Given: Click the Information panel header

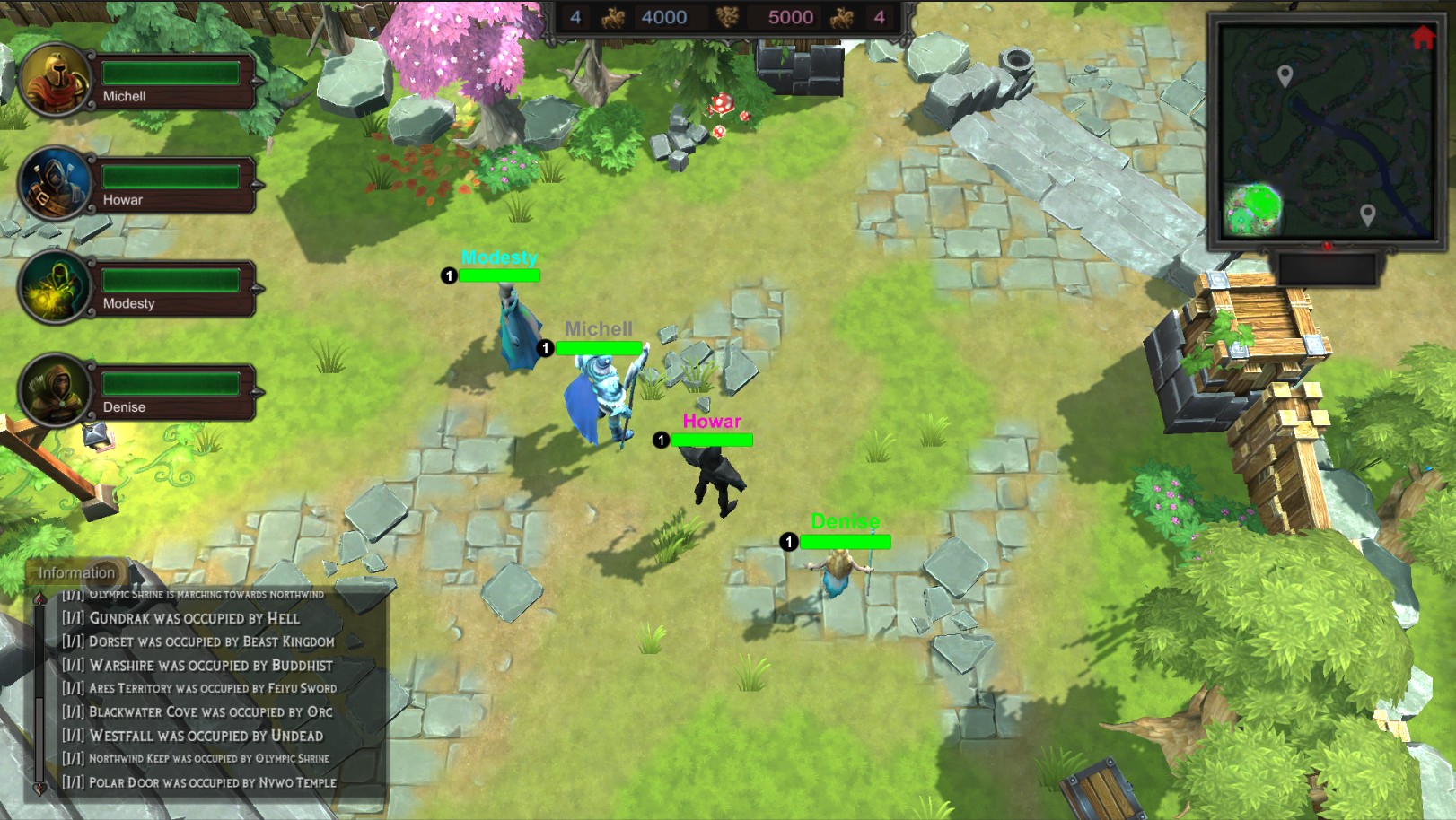Looking at the screenshot, I should pos(76,571).
